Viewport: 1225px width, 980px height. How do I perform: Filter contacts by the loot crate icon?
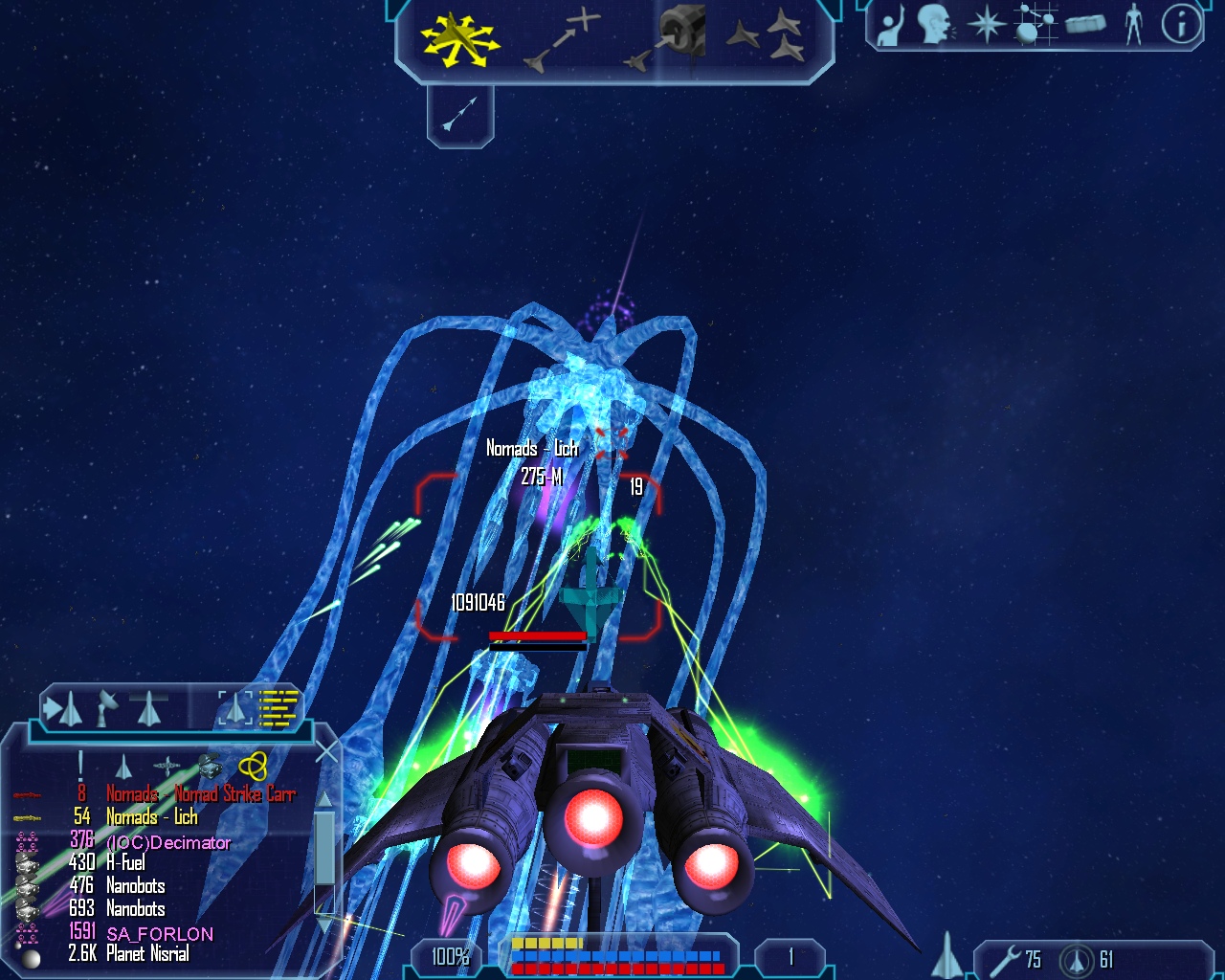[210, 765]
